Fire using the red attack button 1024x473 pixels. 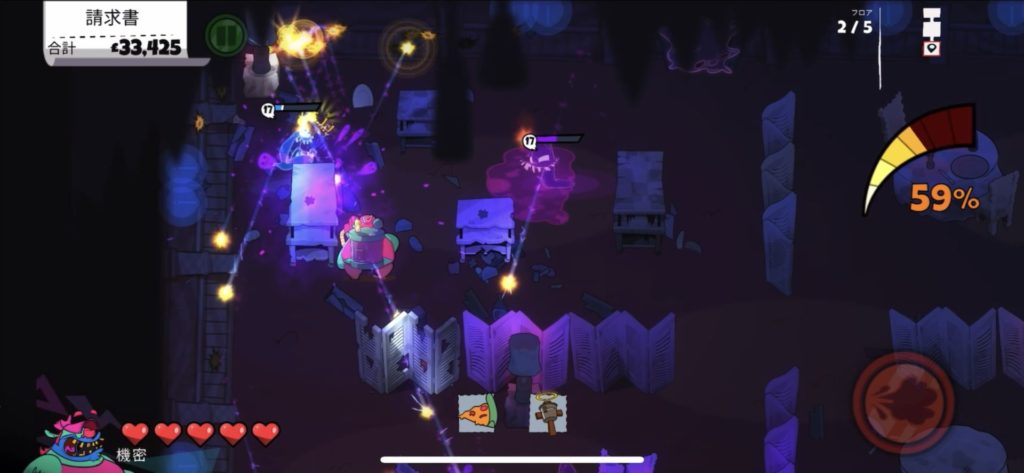coord(903,402)
